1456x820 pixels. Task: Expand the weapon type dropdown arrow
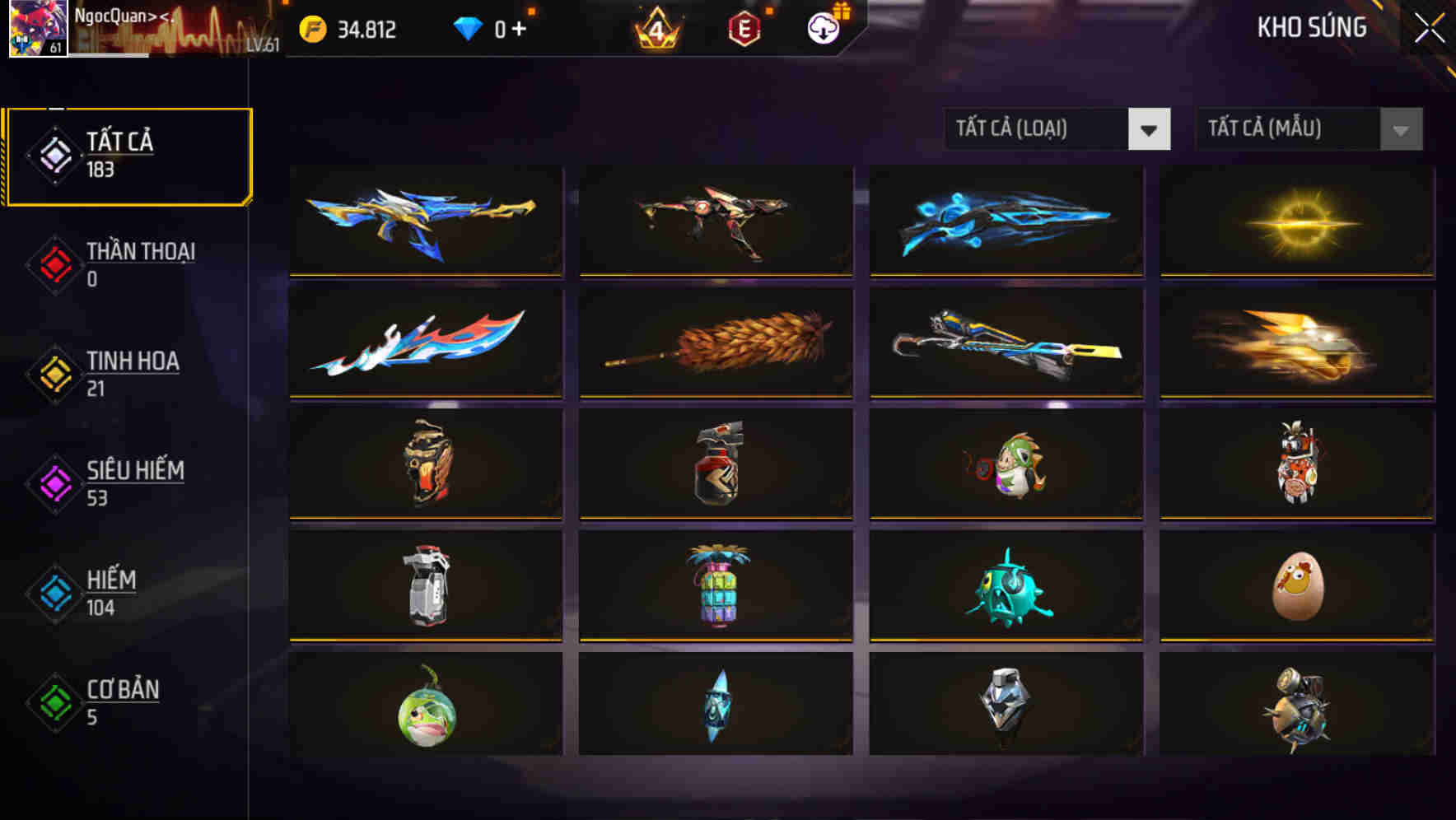[x=1150, y=129]
